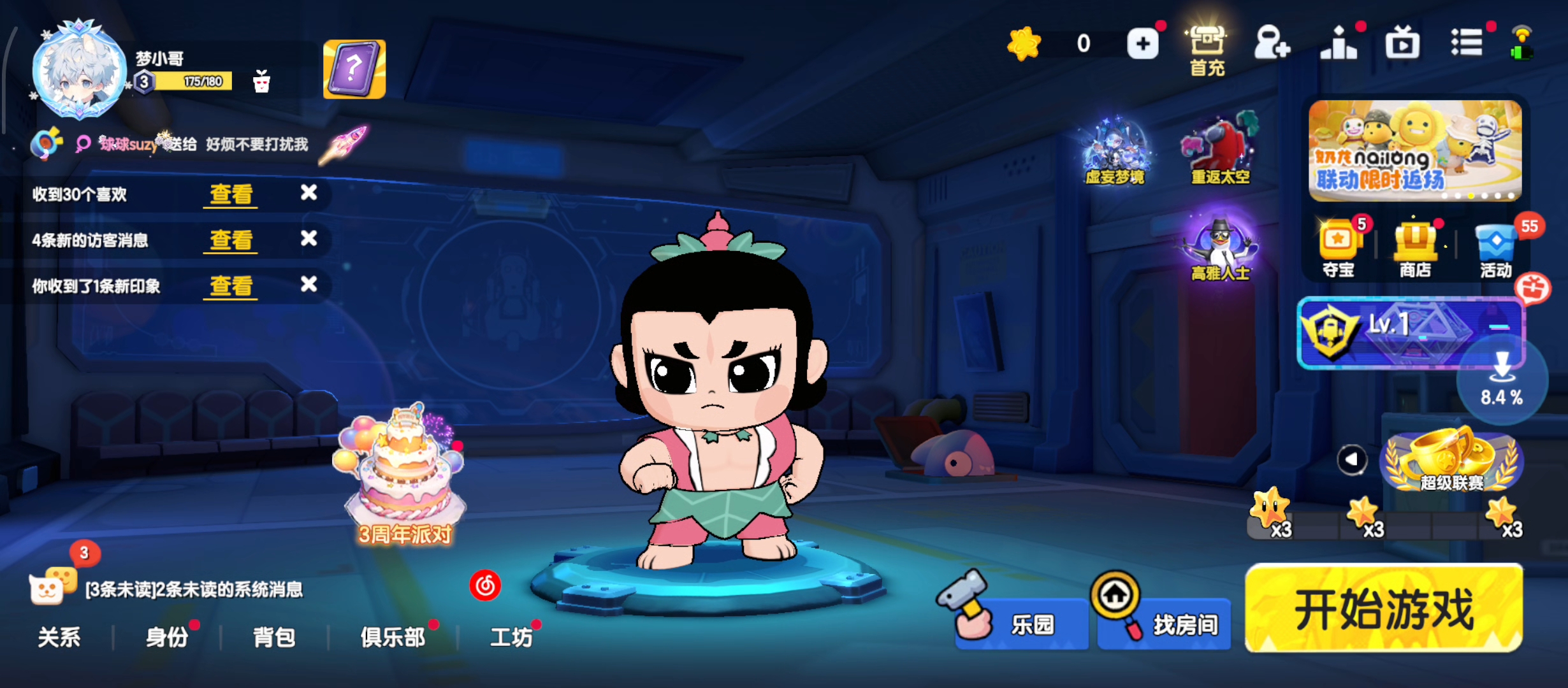Open the 背包 backpack
This screenshot has height=688, width=1568.
(x=274, y=637)
